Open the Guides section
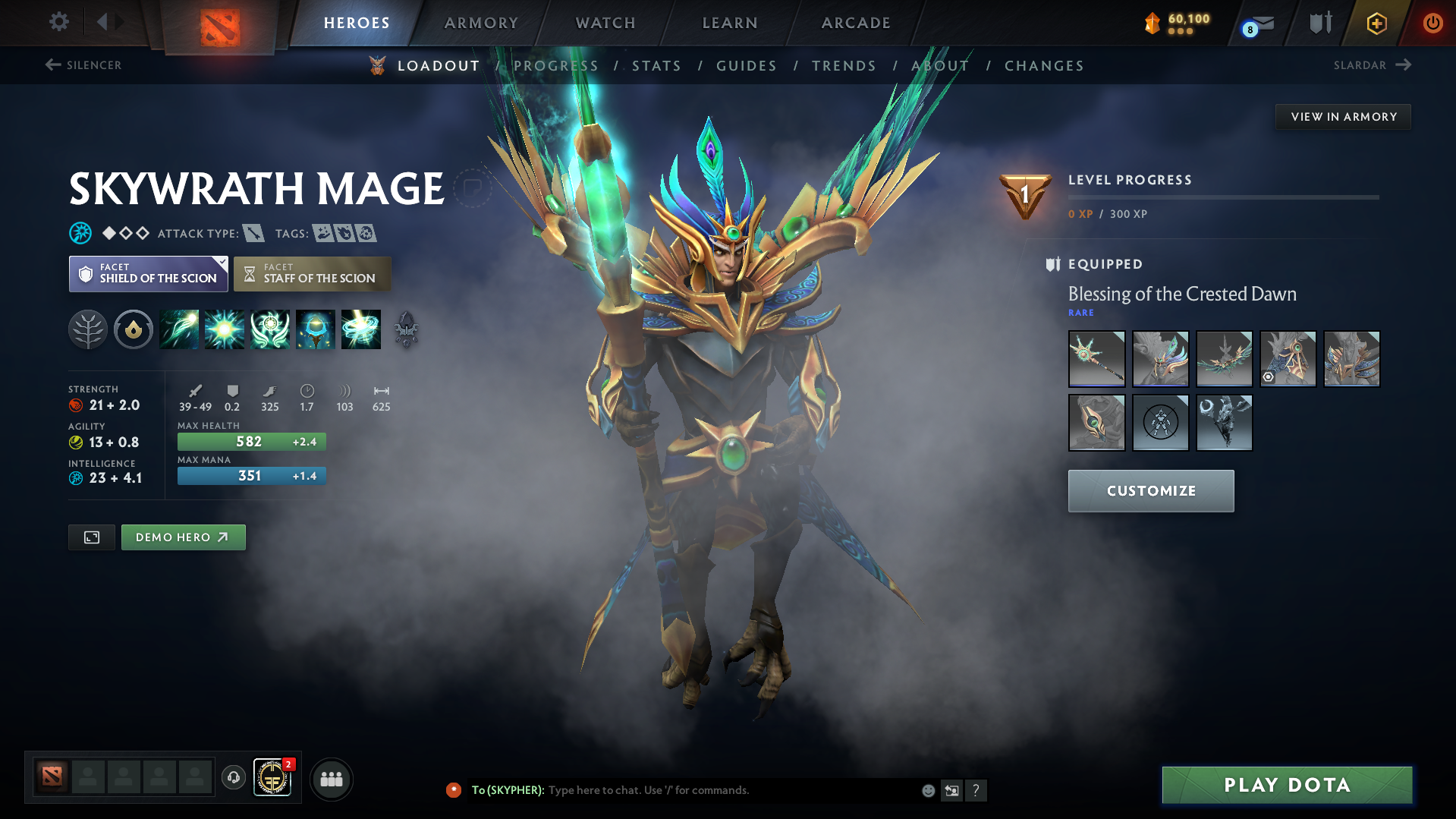Screen dimensions: 1456x819 click(746, 66)
